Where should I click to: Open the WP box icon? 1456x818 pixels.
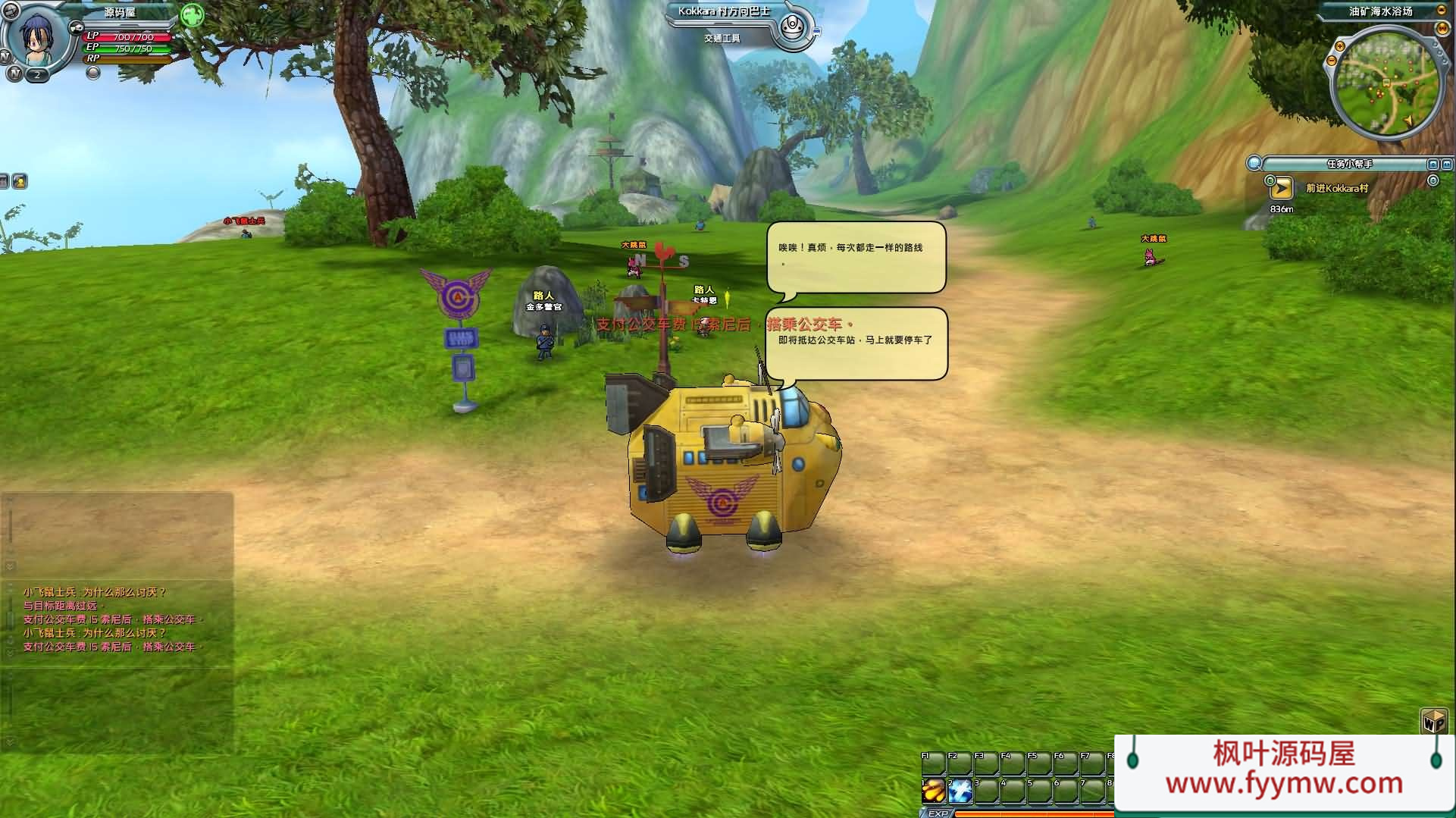(1433, 721)
